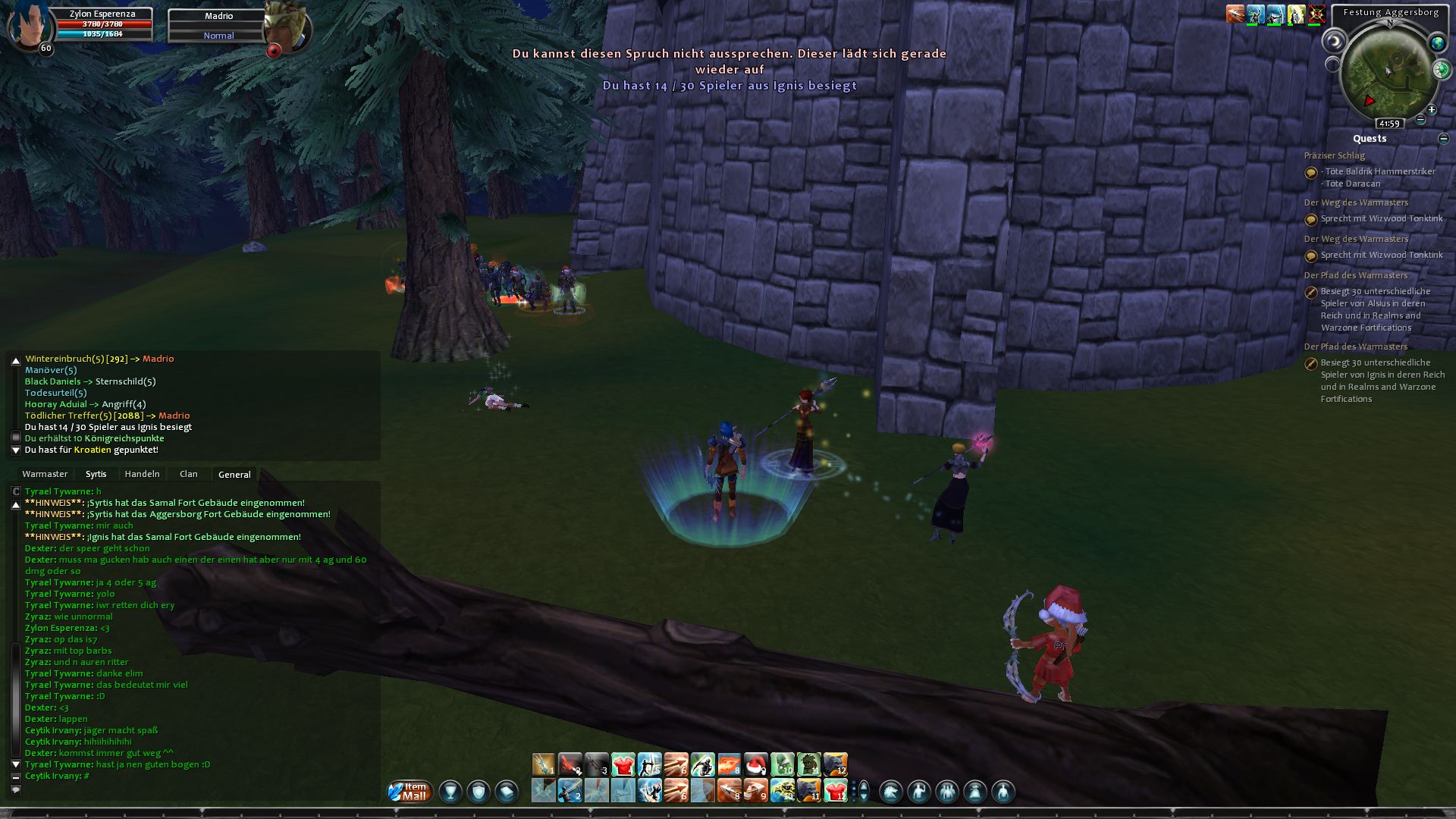Choose the General chat tab
Image resolution: width=1456 pixels, height=819 pixels.
click(234, 475)
